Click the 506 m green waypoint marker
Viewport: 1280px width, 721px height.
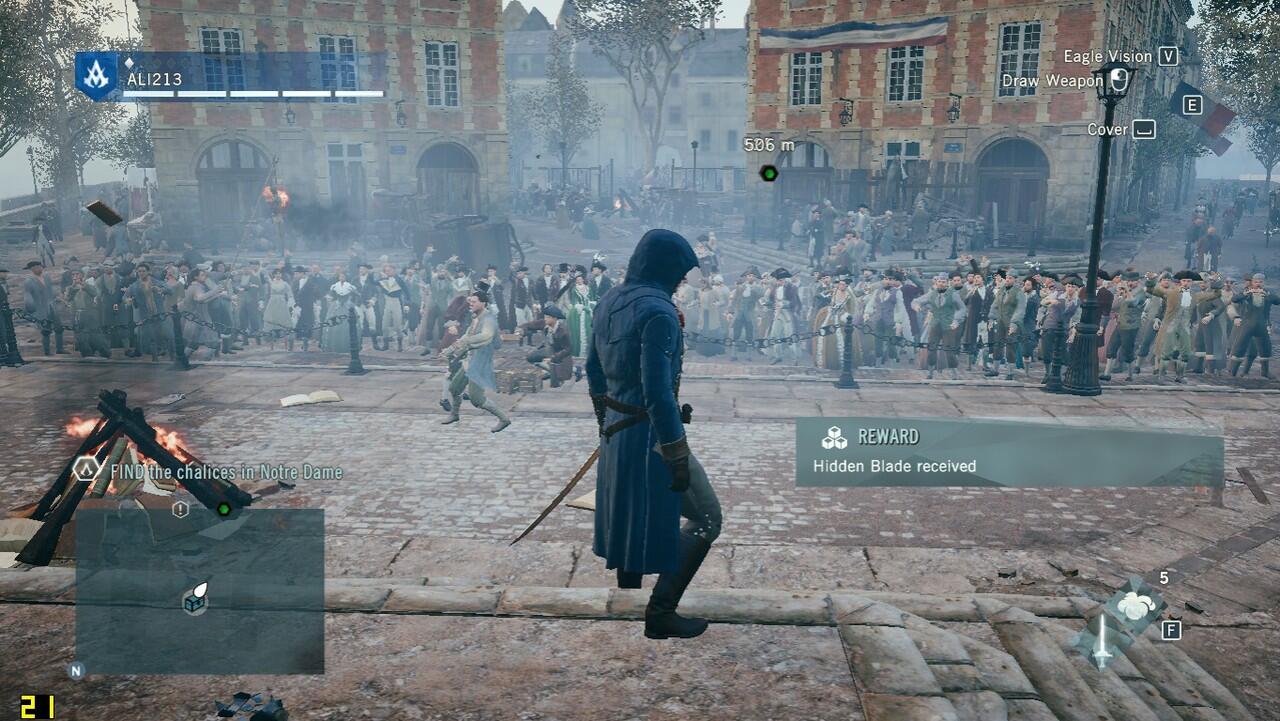coord(768,173)
